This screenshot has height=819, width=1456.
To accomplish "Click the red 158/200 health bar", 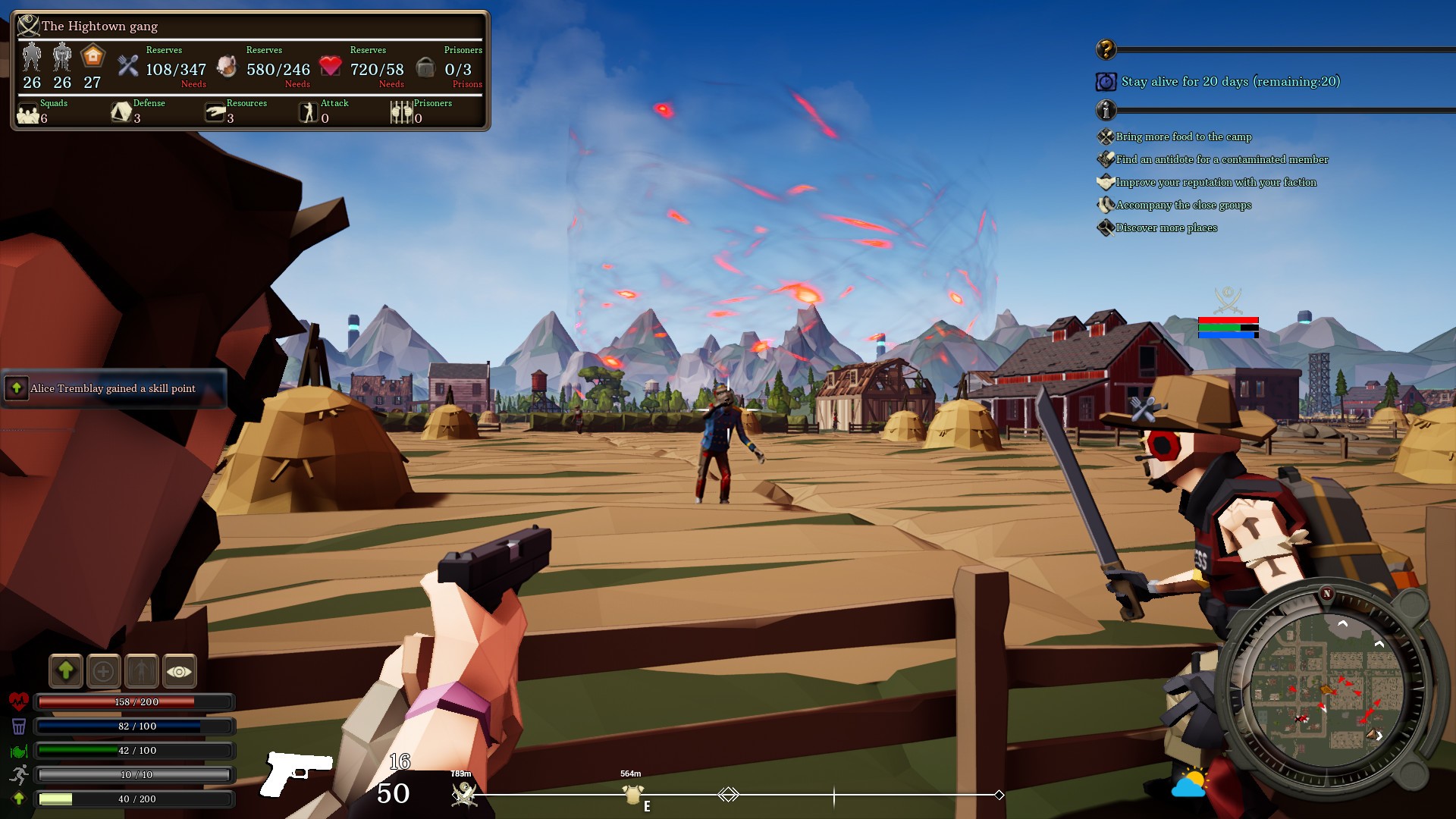I will [135, 702].
